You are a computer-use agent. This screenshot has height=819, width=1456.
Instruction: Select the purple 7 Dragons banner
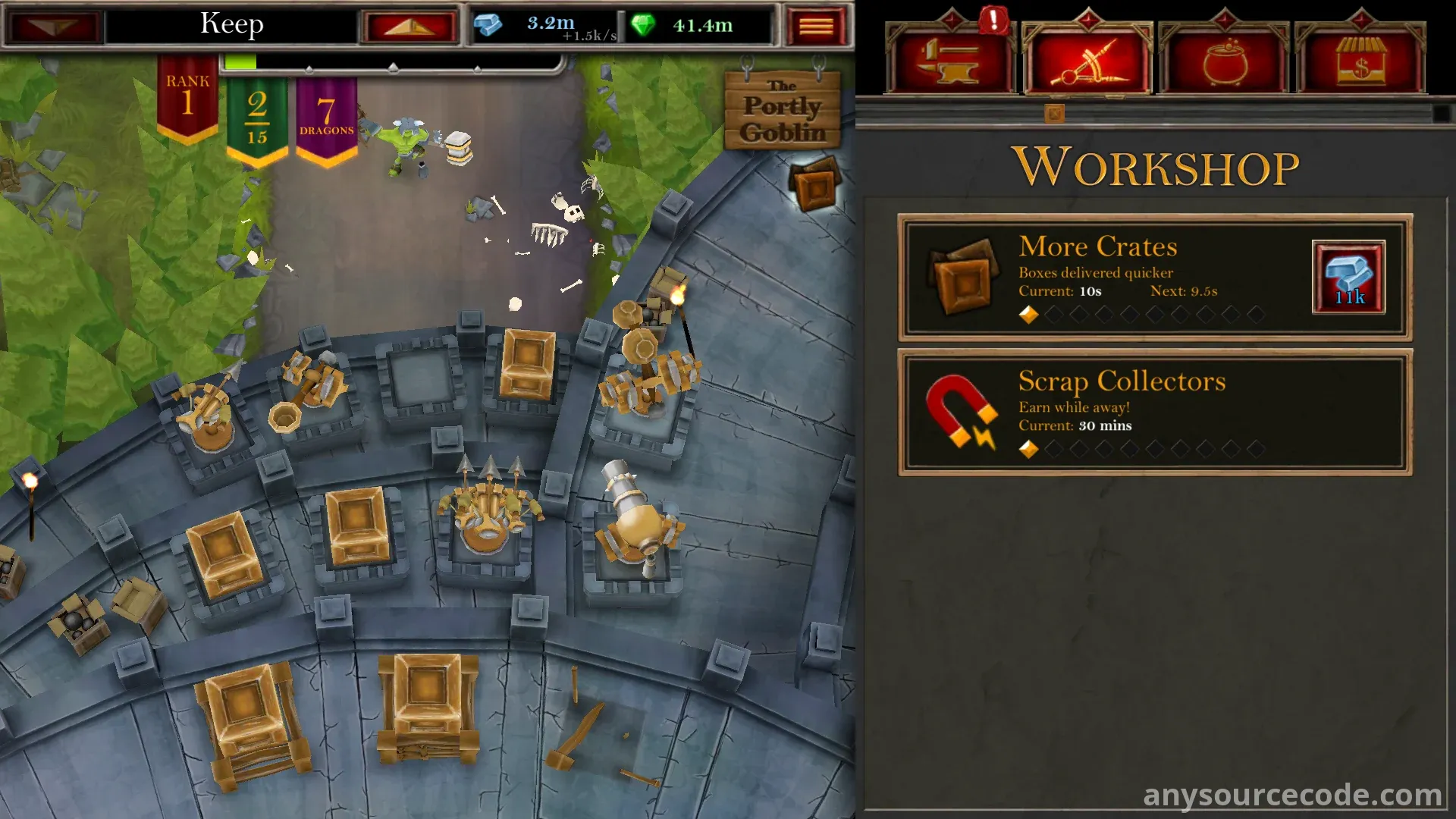point(326,118)
